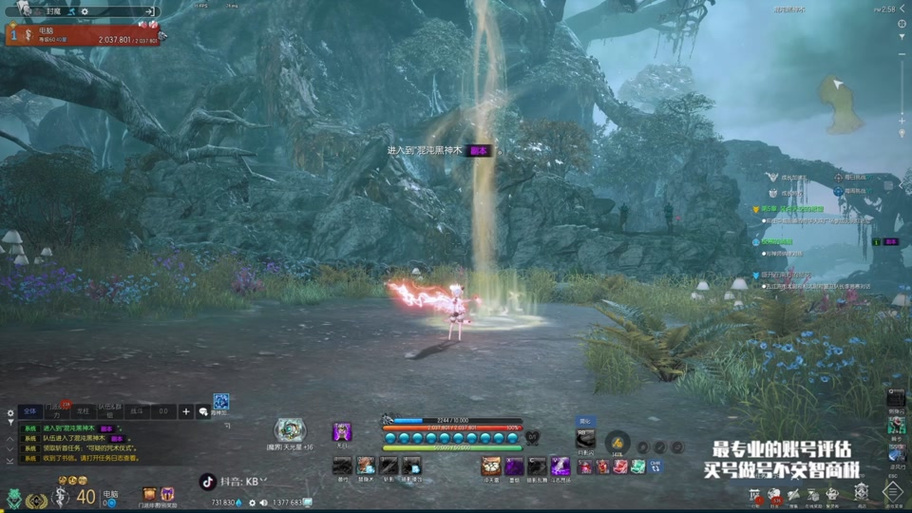Click the speech bubble chat icon

point(204,411)
